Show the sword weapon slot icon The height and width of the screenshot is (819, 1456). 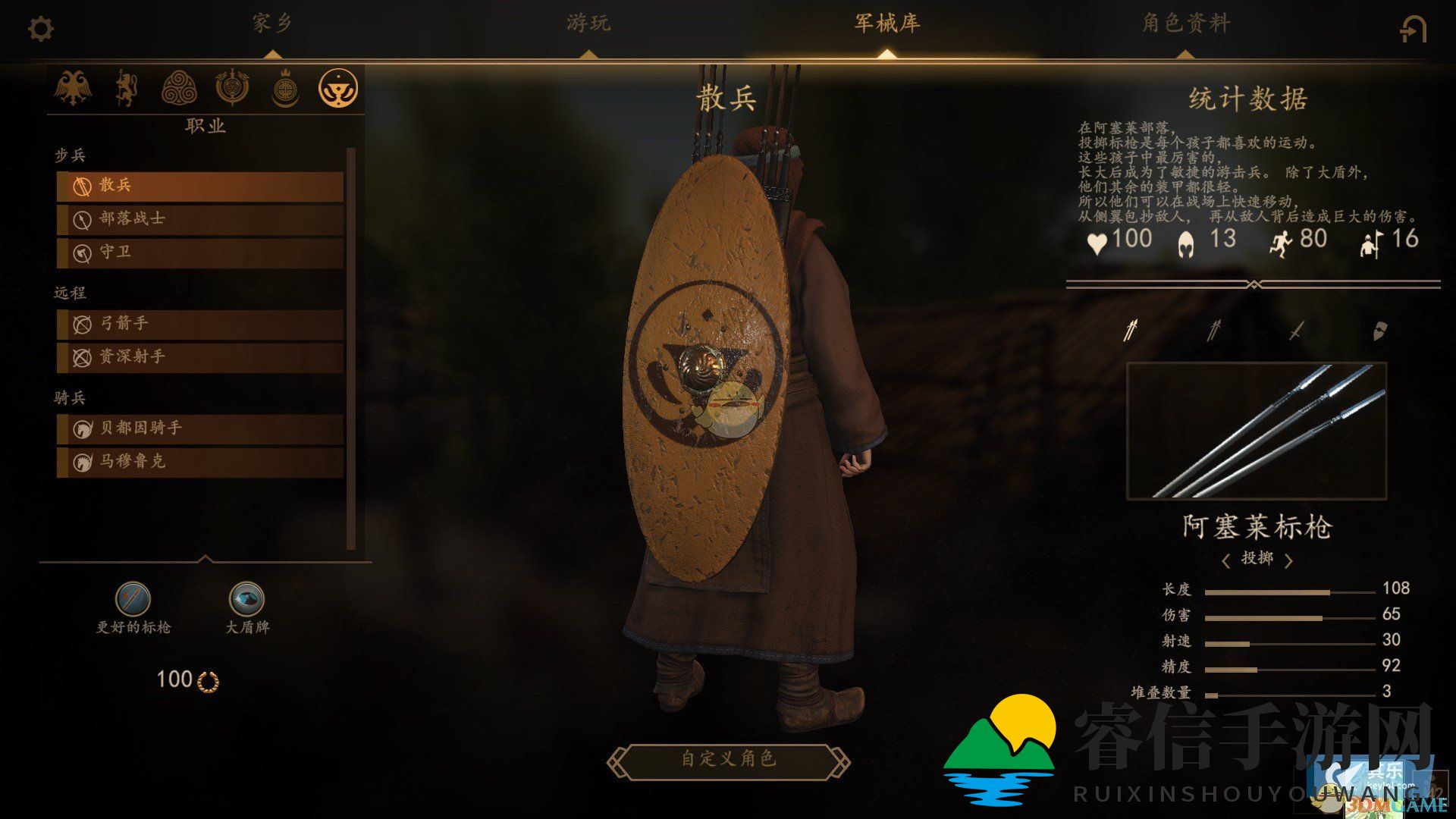(x=1297, y=331)
